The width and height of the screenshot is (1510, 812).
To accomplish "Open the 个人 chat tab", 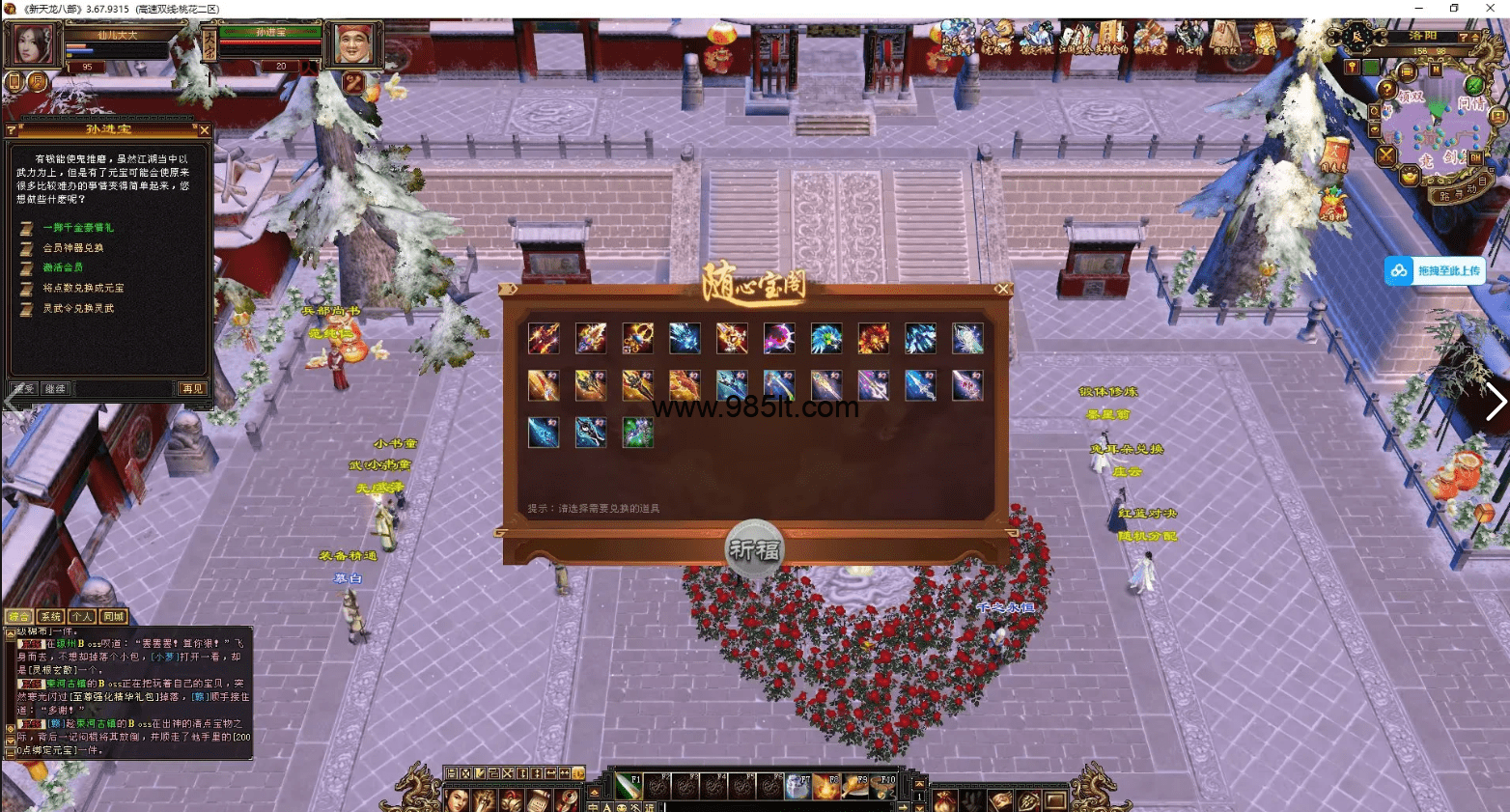I will pyautogui.click(x=82, y=616).
